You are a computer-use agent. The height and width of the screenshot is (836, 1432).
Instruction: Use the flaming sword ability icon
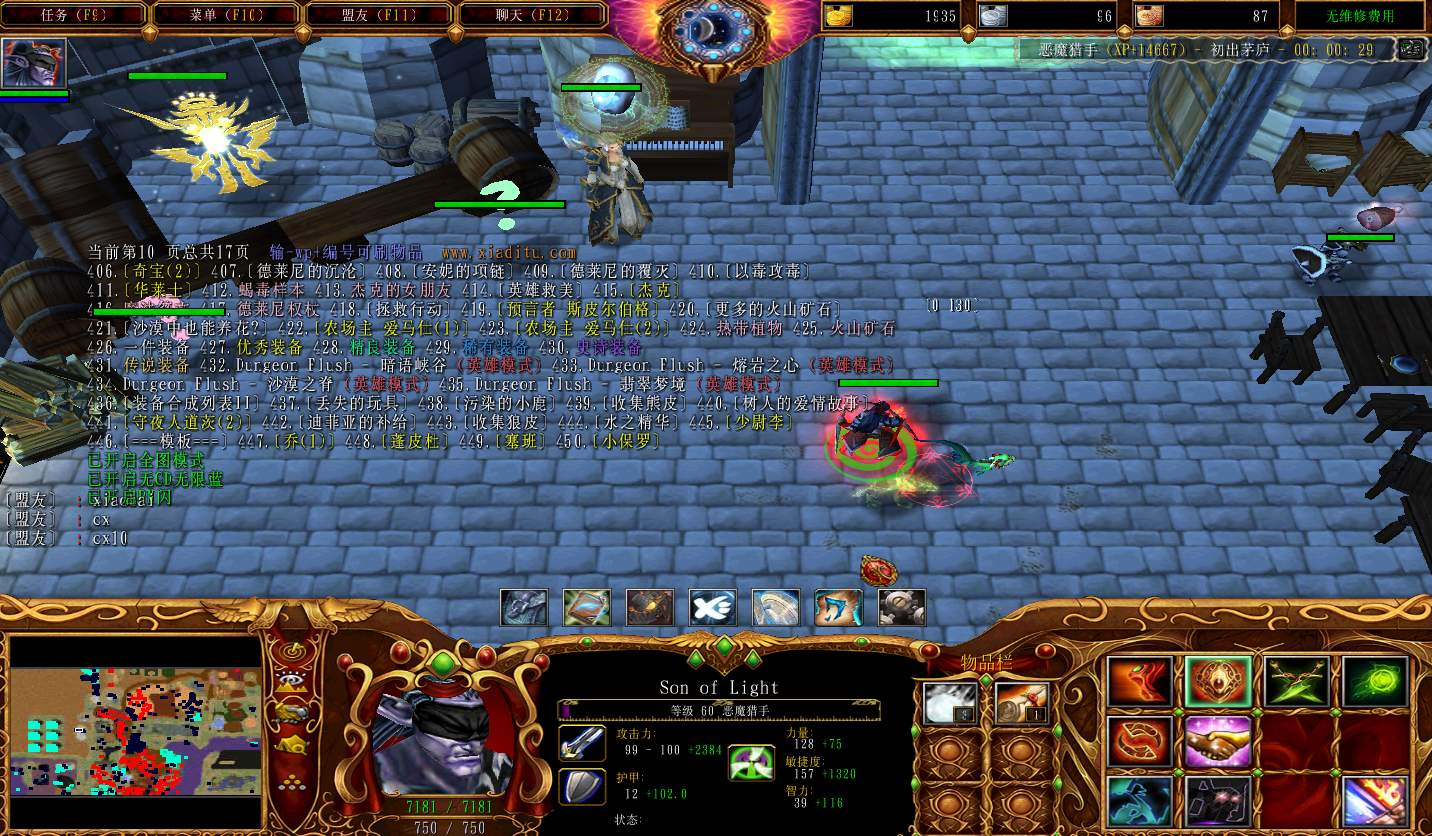pyautogui.click(x=1375, y=802)
